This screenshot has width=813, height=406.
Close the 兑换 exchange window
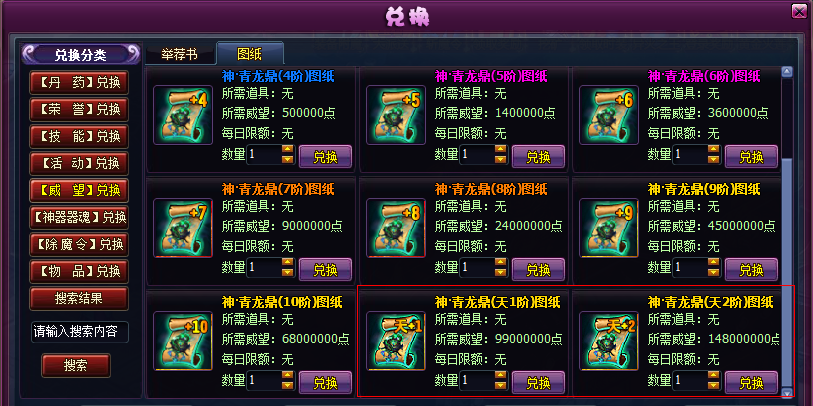798,12
